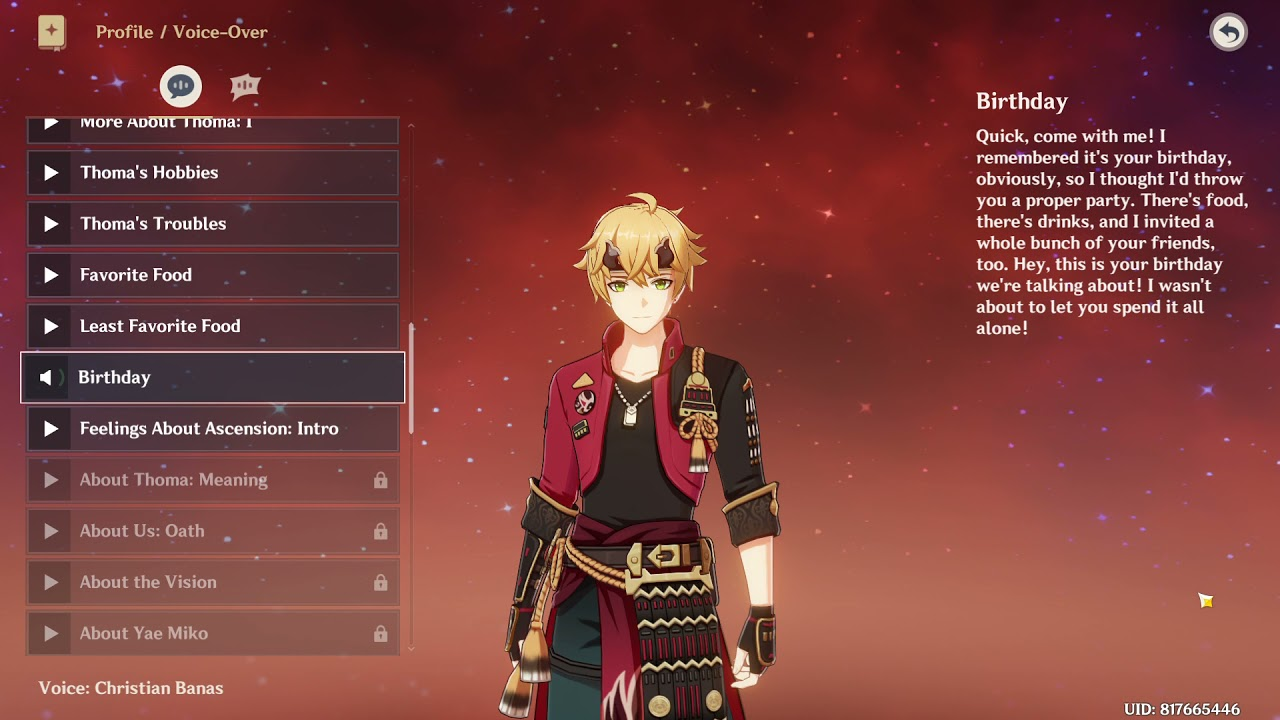Select the locked About Yae Miko entry
This screenshot has width=1280, height=720.
click(x=212, y=633)
